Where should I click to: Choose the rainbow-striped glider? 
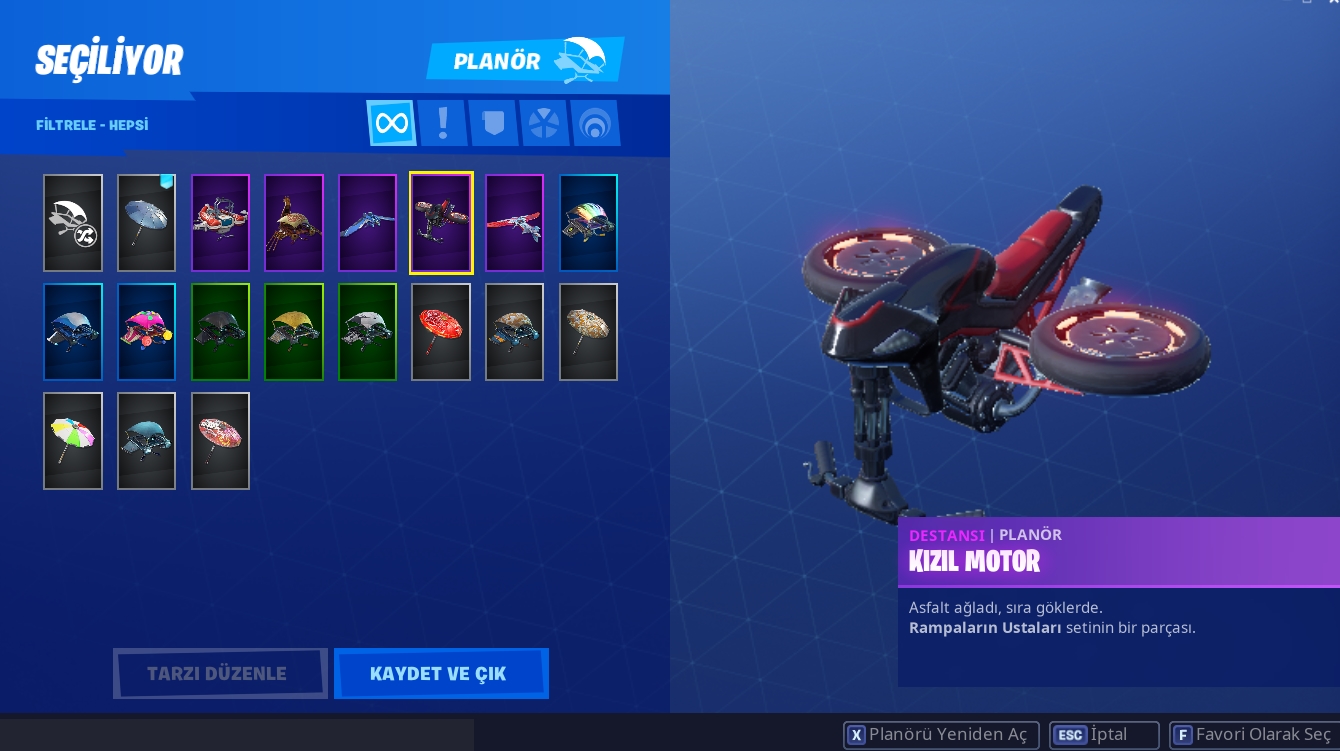coord(588,223)
